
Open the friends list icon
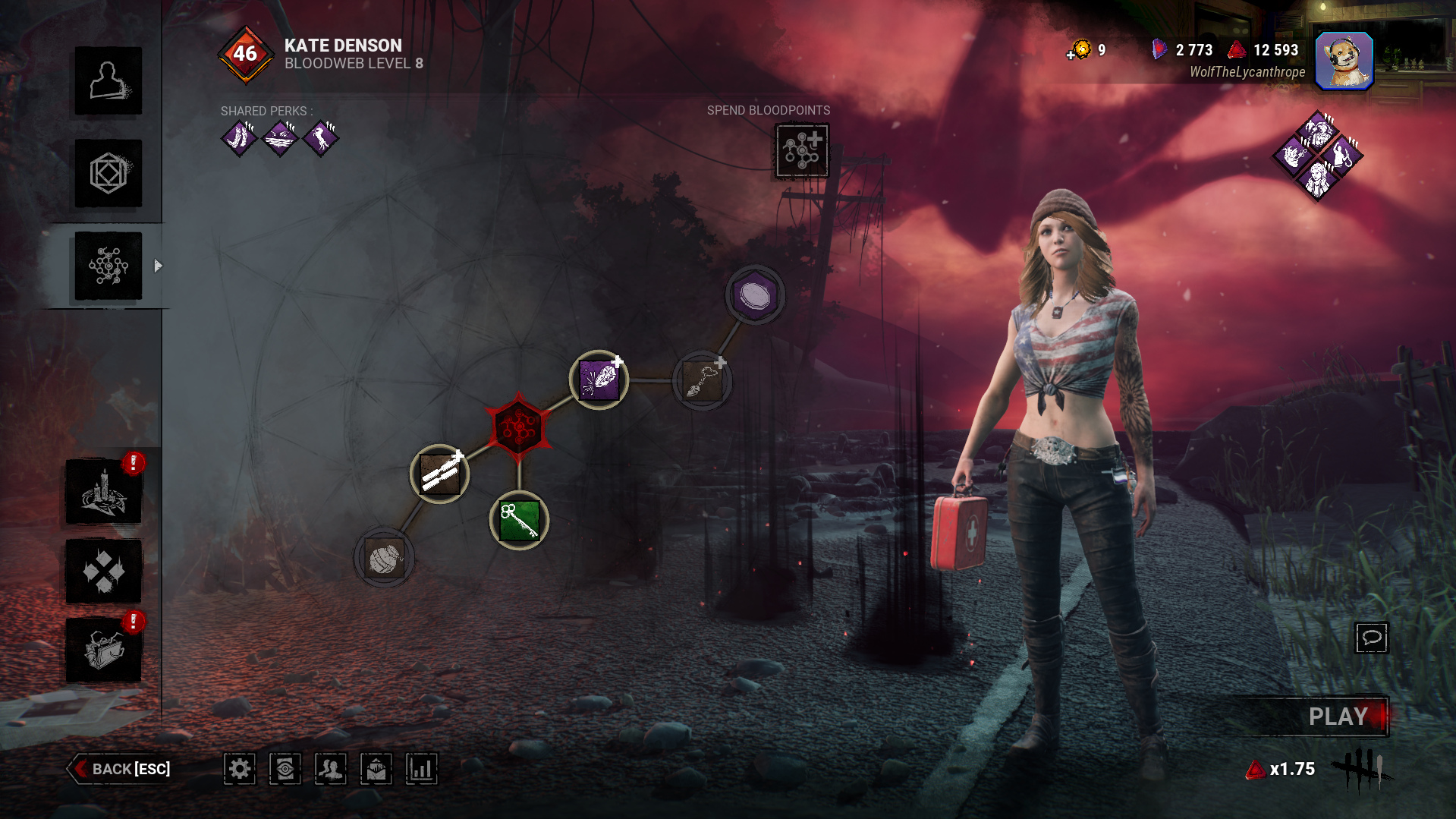coord(331,769)
